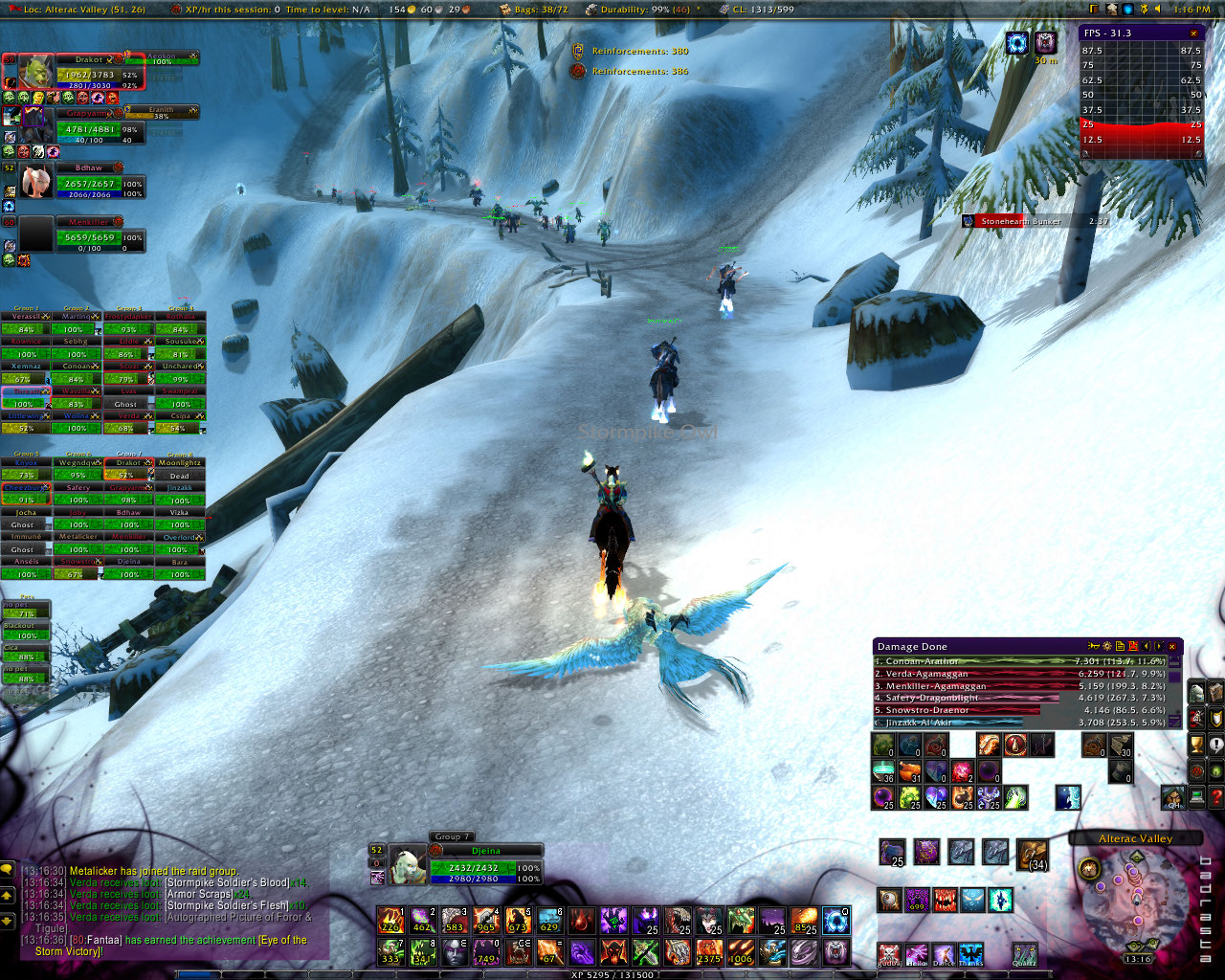Screen dimensions: 1225x980
Task: Use the action bar slot bound to key 1
Action: [390, 922]
